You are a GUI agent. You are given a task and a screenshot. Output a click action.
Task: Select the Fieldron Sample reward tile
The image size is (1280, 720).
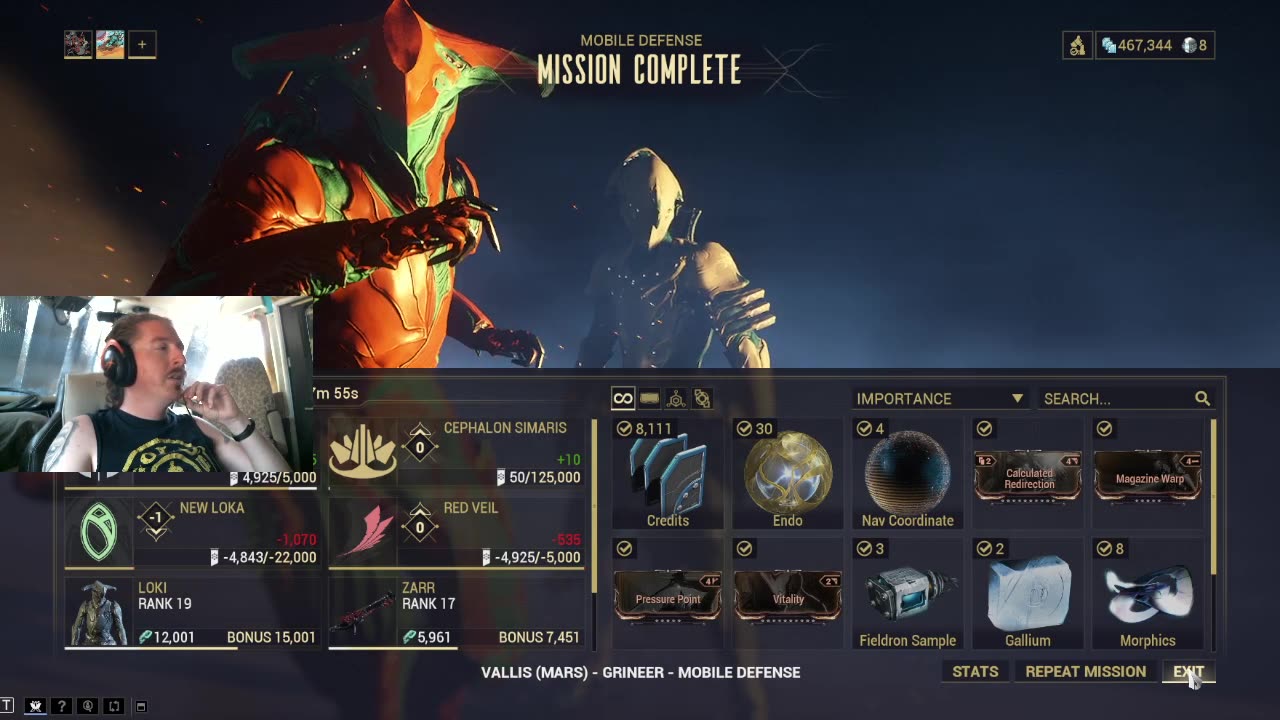pos(908,595)
